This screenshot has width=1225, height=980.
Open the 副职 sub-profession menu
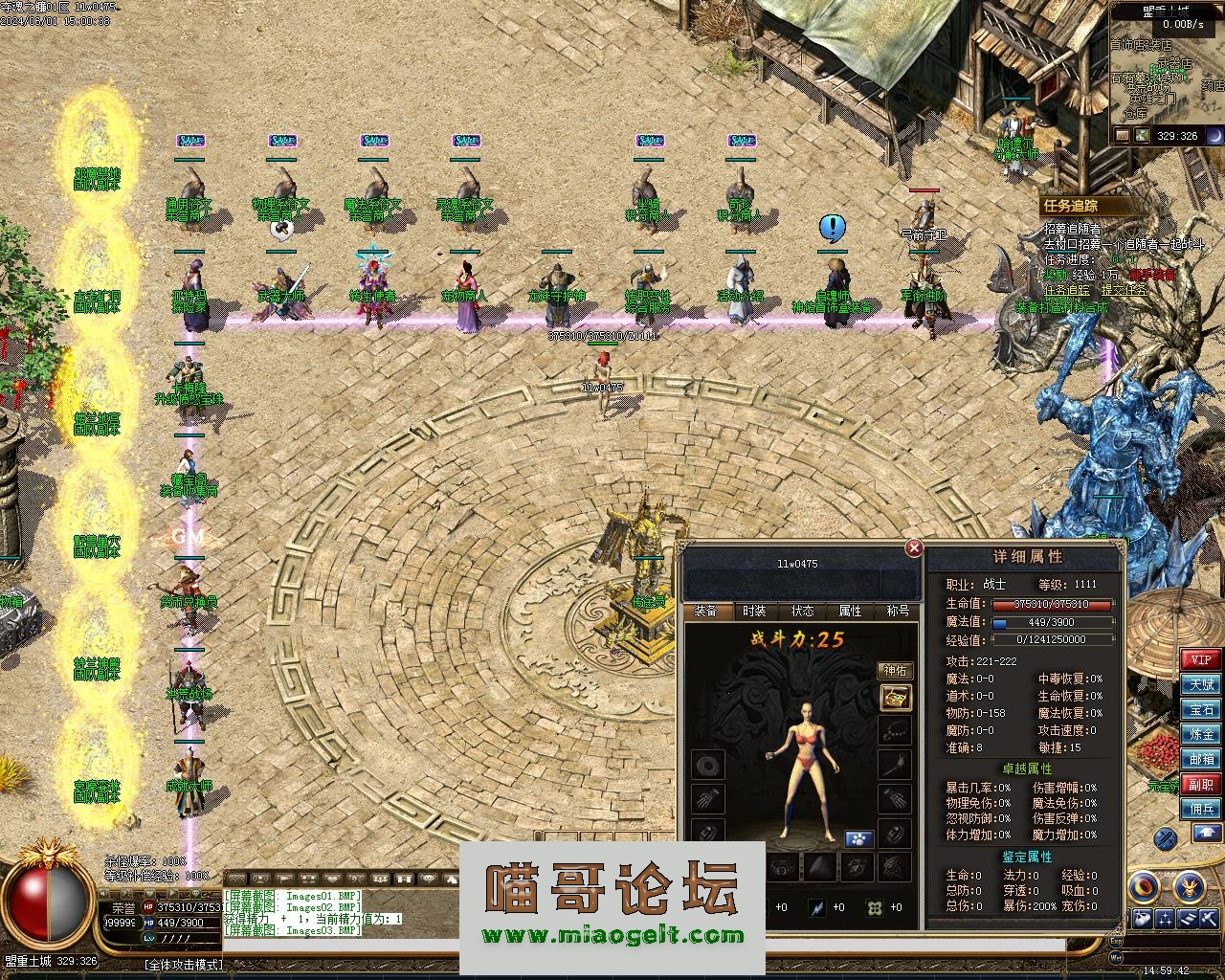1201,784
